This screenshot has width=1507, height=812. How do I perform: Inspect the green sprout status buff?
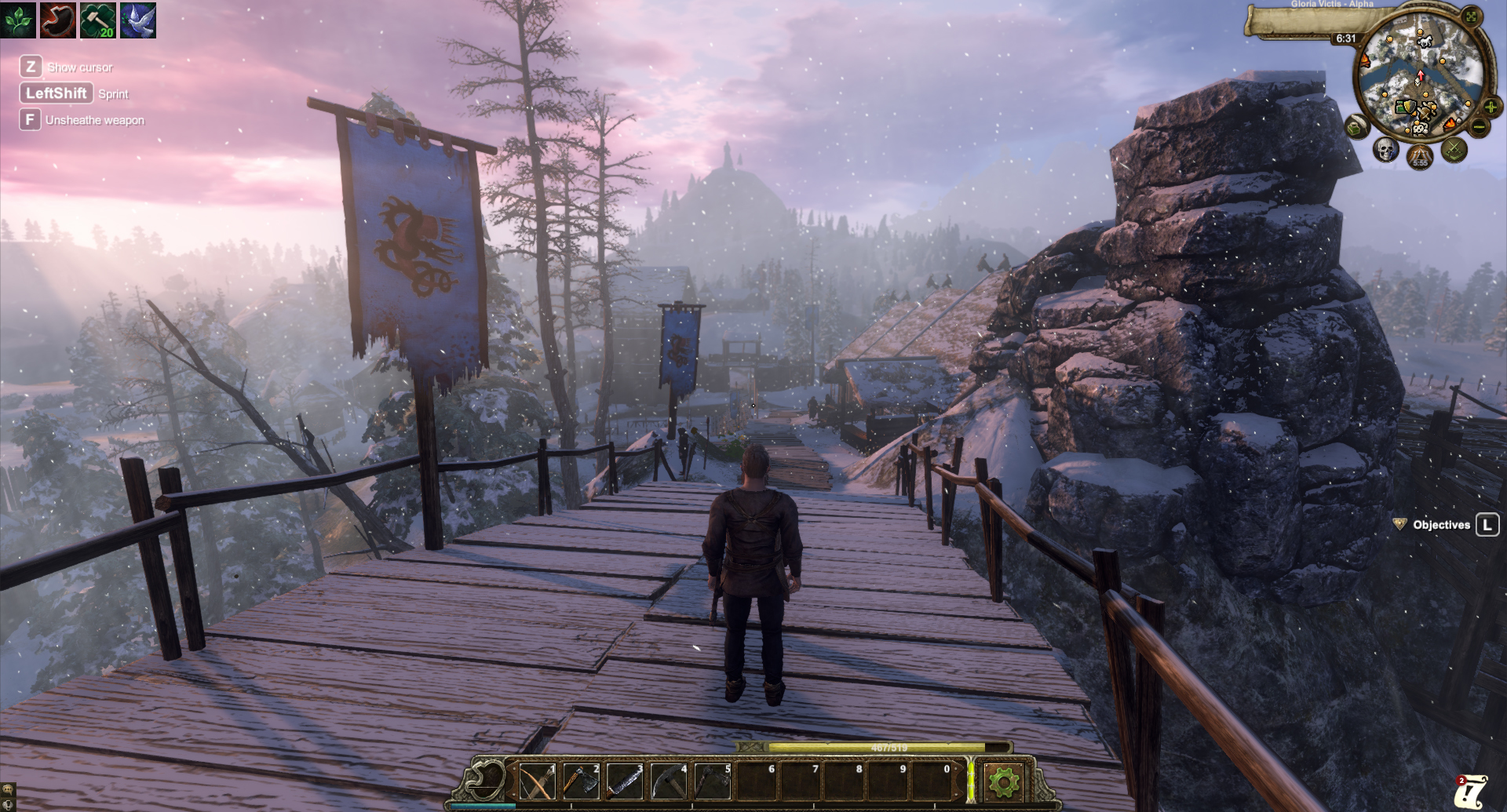(x=18, y=20)
